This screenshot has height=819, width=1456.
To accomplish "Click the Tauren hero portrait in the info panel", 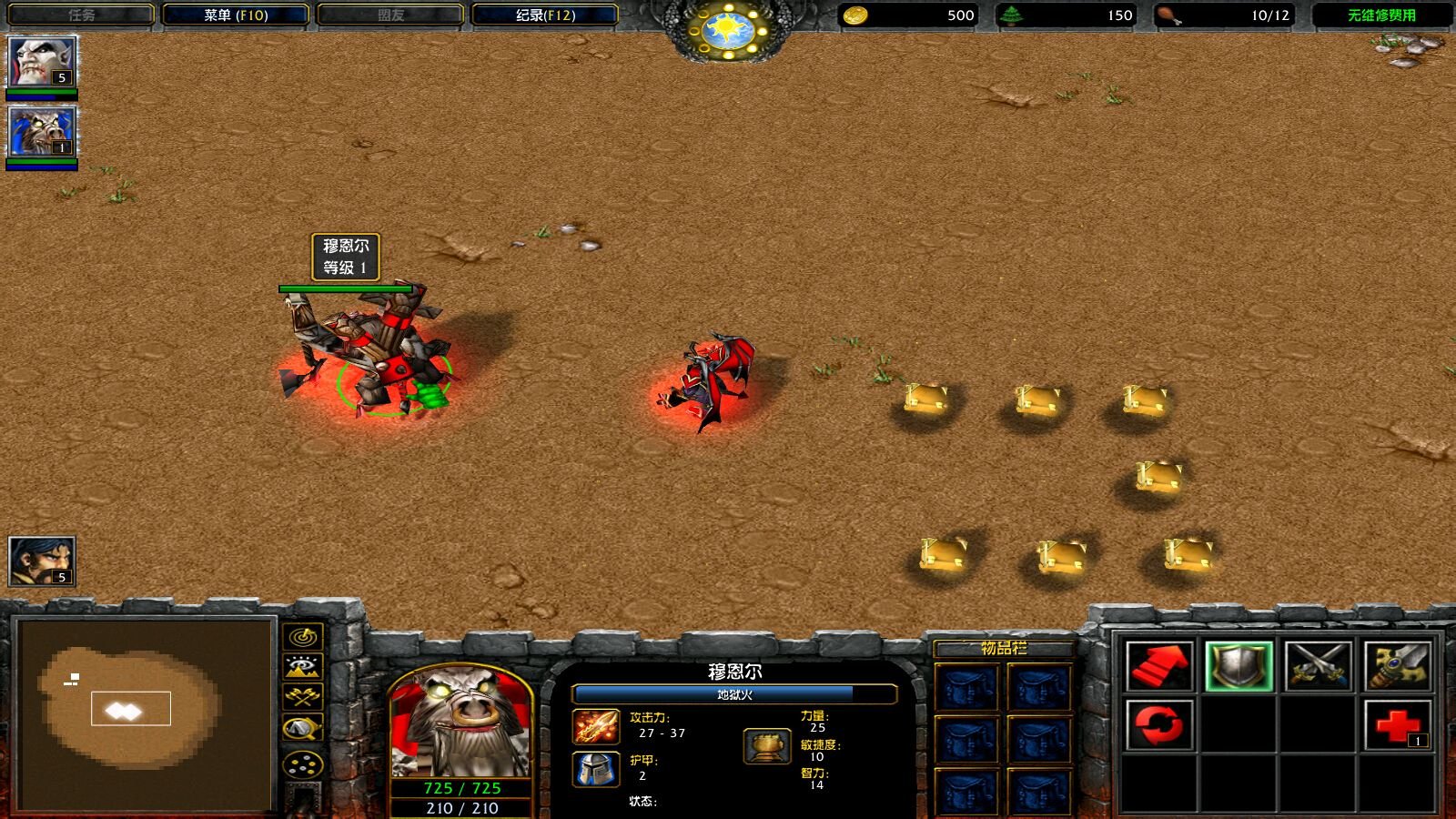I will point(460,723).
